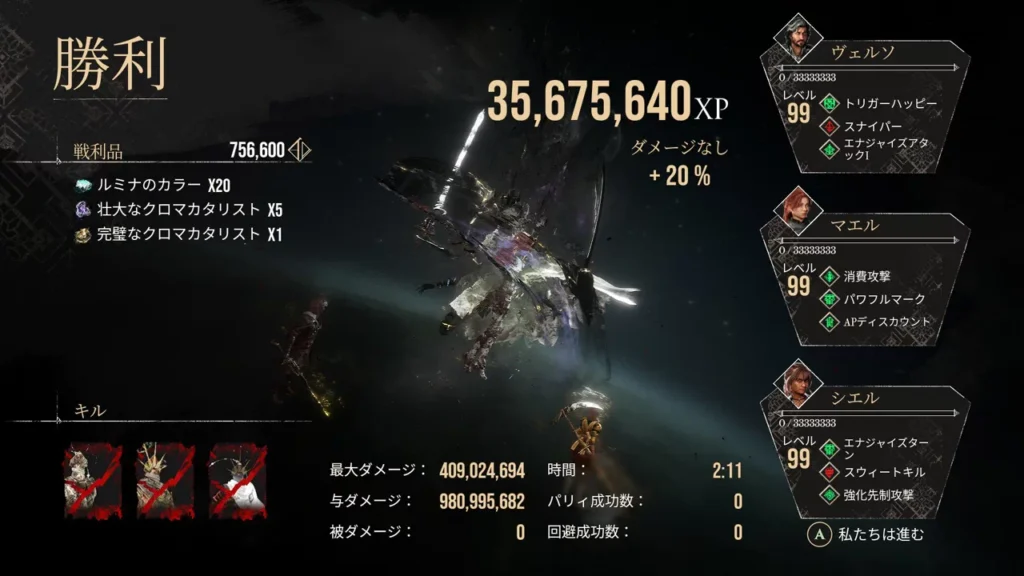Click the パワフルマーク skill icon
This screenshot has width=1024, height=576.
(827, 299)
